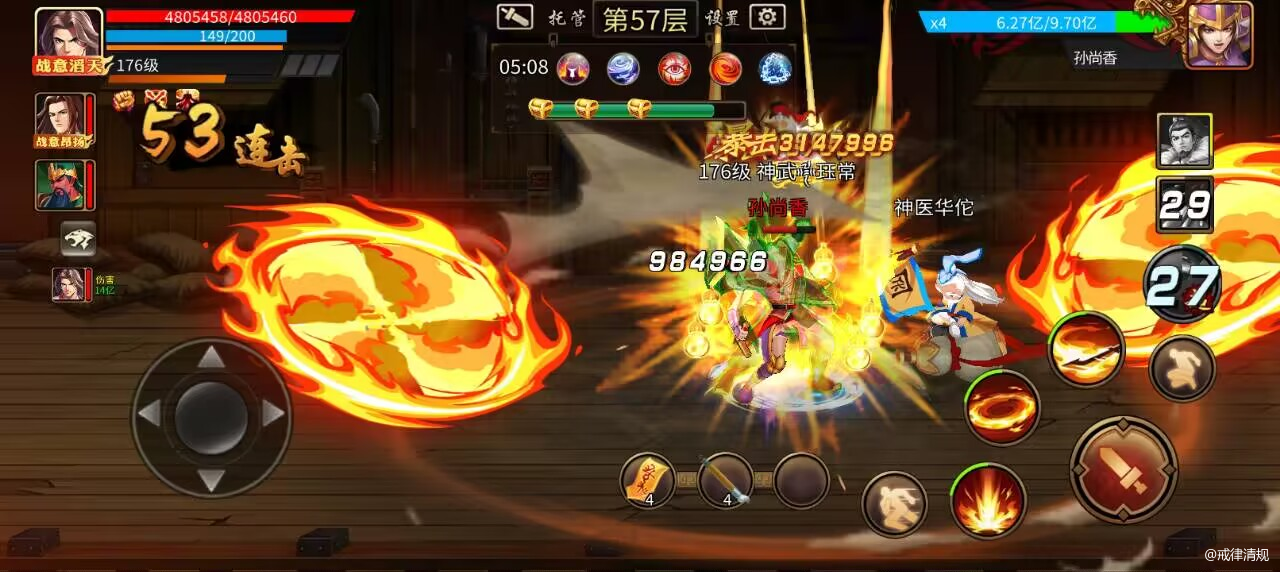
Task: Switch to the 战意昂扬 teammate portrait
Action: coord(65,121)
